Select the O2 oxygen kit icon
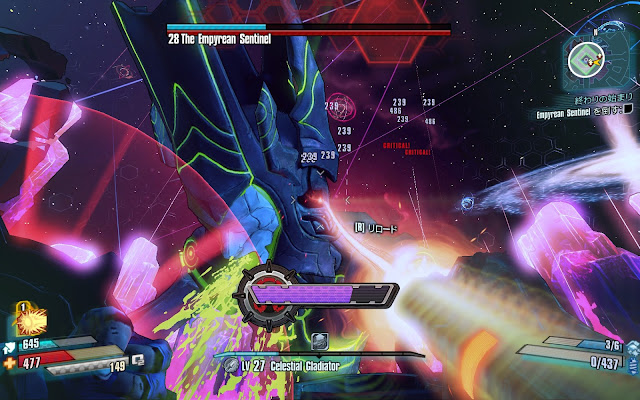The image size is (640, 400). coord(136,360)
